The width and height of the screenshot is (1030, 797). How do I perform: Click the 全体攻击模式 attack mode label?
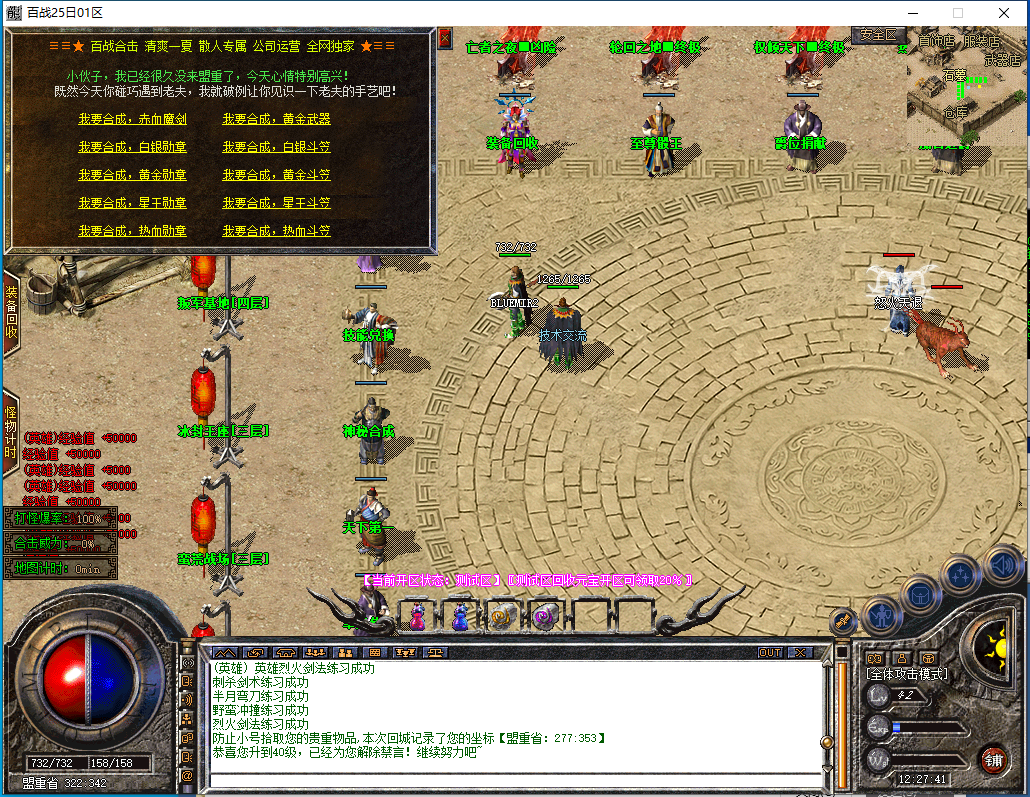(907, 674)
